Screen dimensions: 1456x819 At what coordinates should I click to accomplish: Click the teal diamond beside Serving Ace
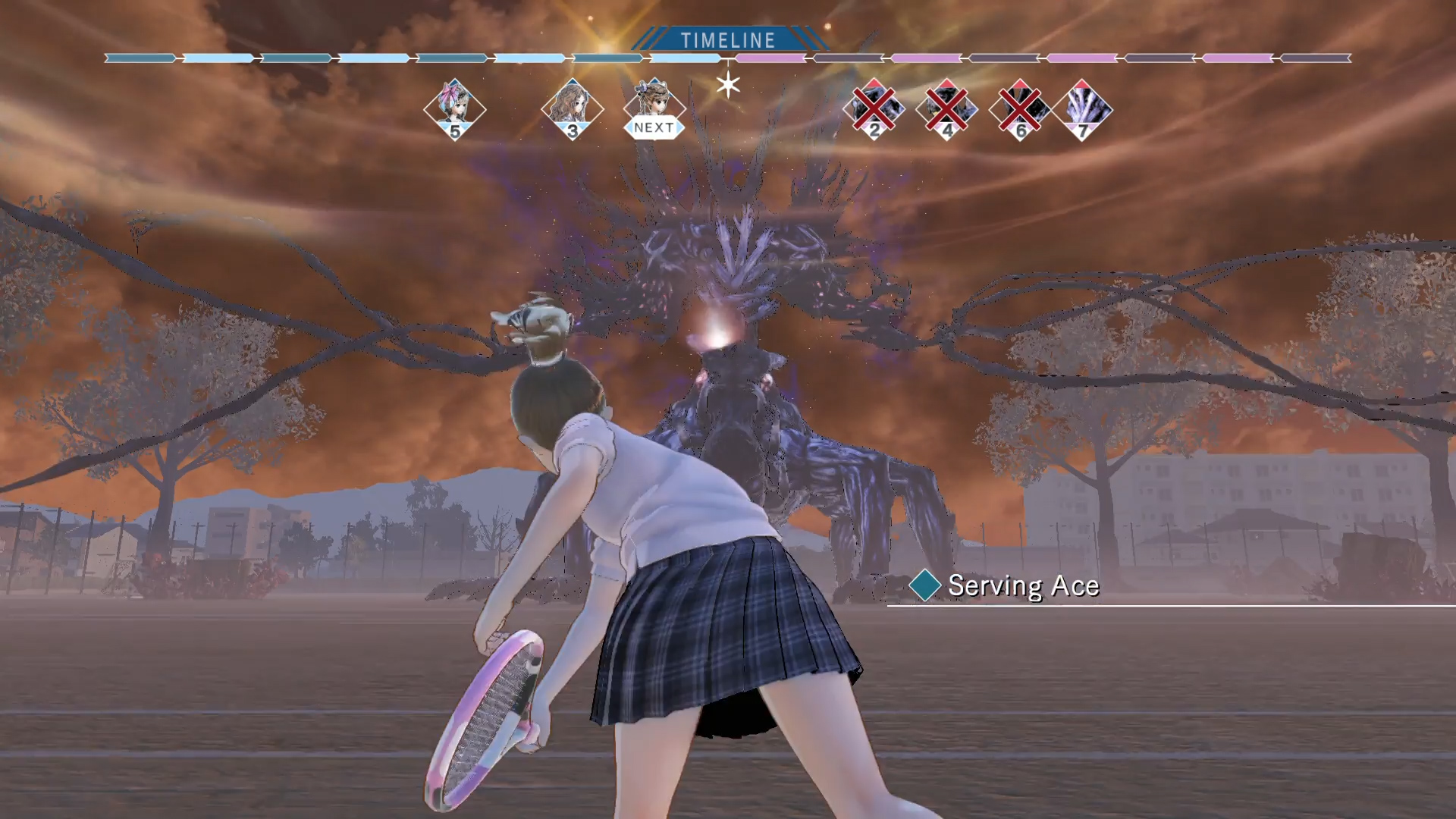click(924, 585)
